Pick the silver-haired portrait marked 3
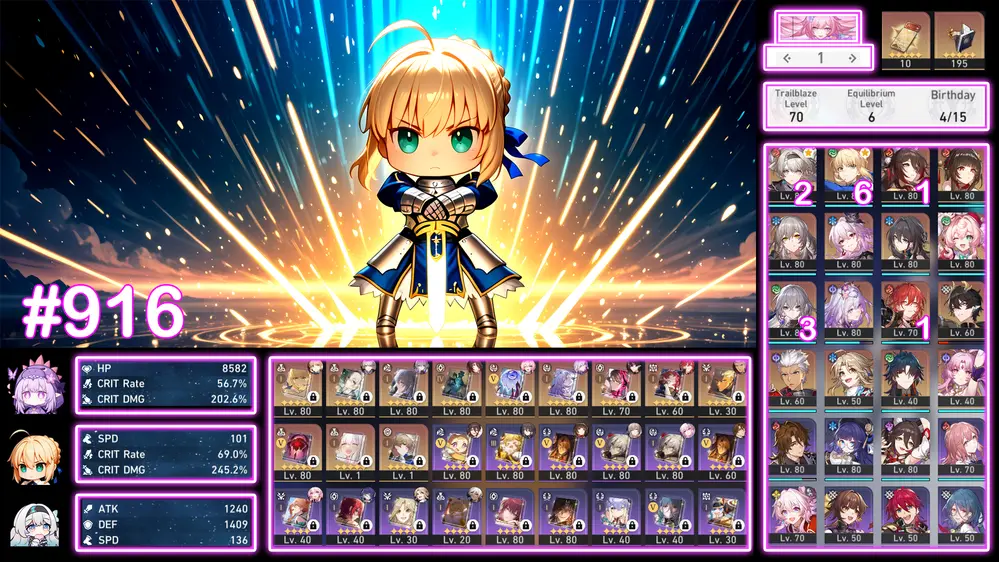Screen dimensions: 999x562 [x=792, y=308]
